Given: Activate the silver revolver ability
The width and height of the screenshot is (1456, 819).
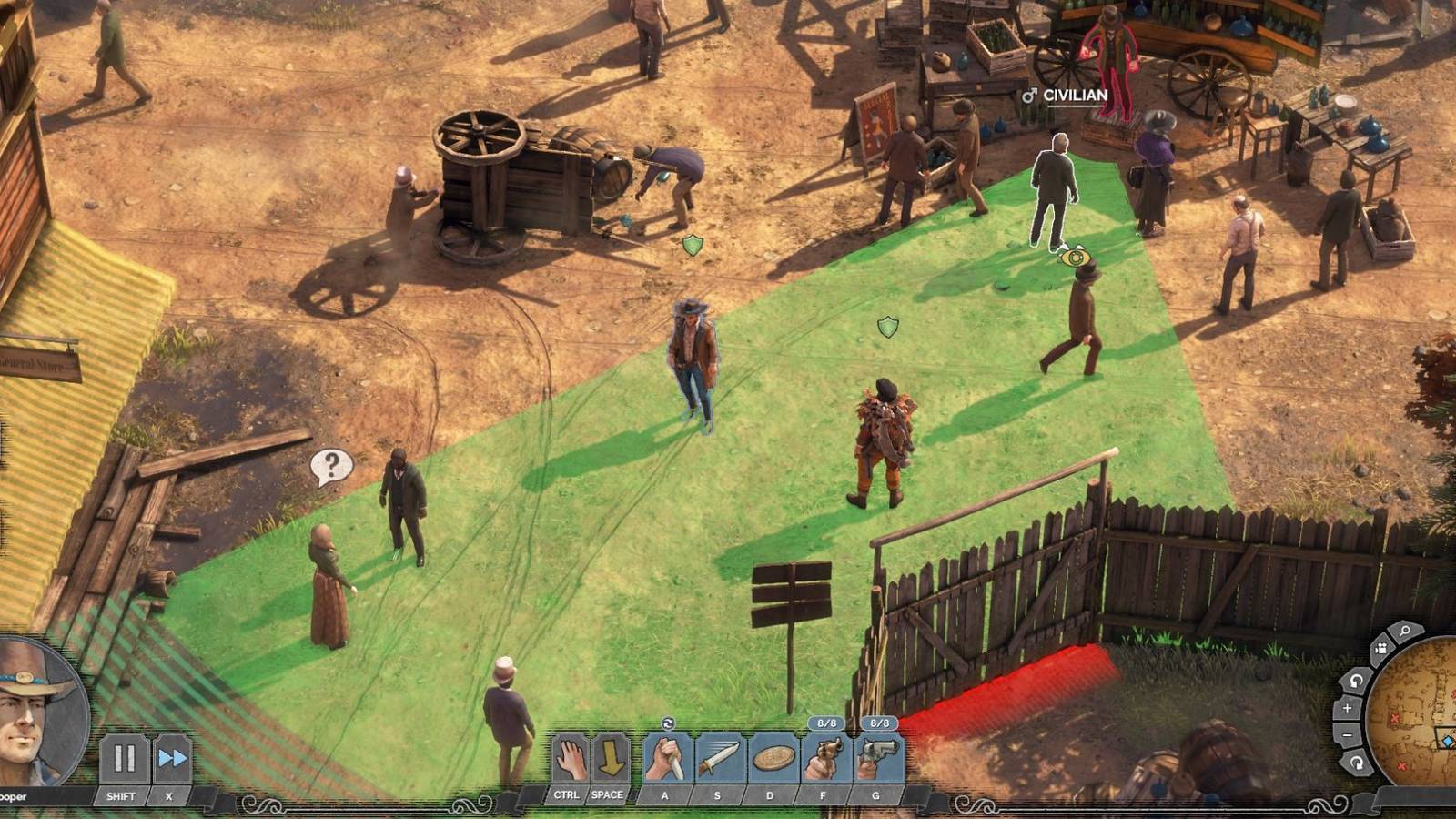Looking at the screenshot, I should [877, 759].
